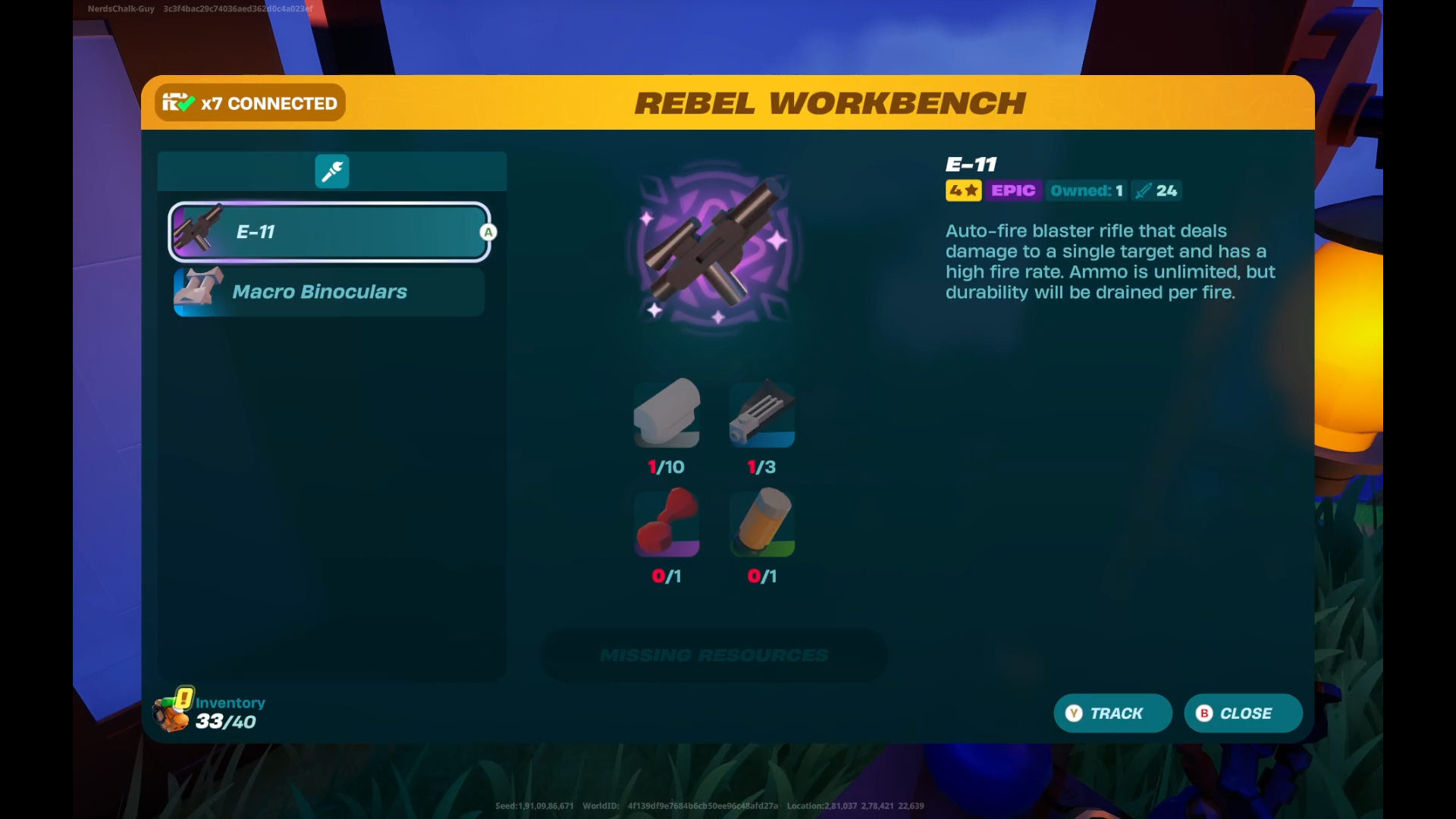Inspect the red dumbbell-shaped ingredient
Screen dimensions: 1456x819
click(667, 522)
